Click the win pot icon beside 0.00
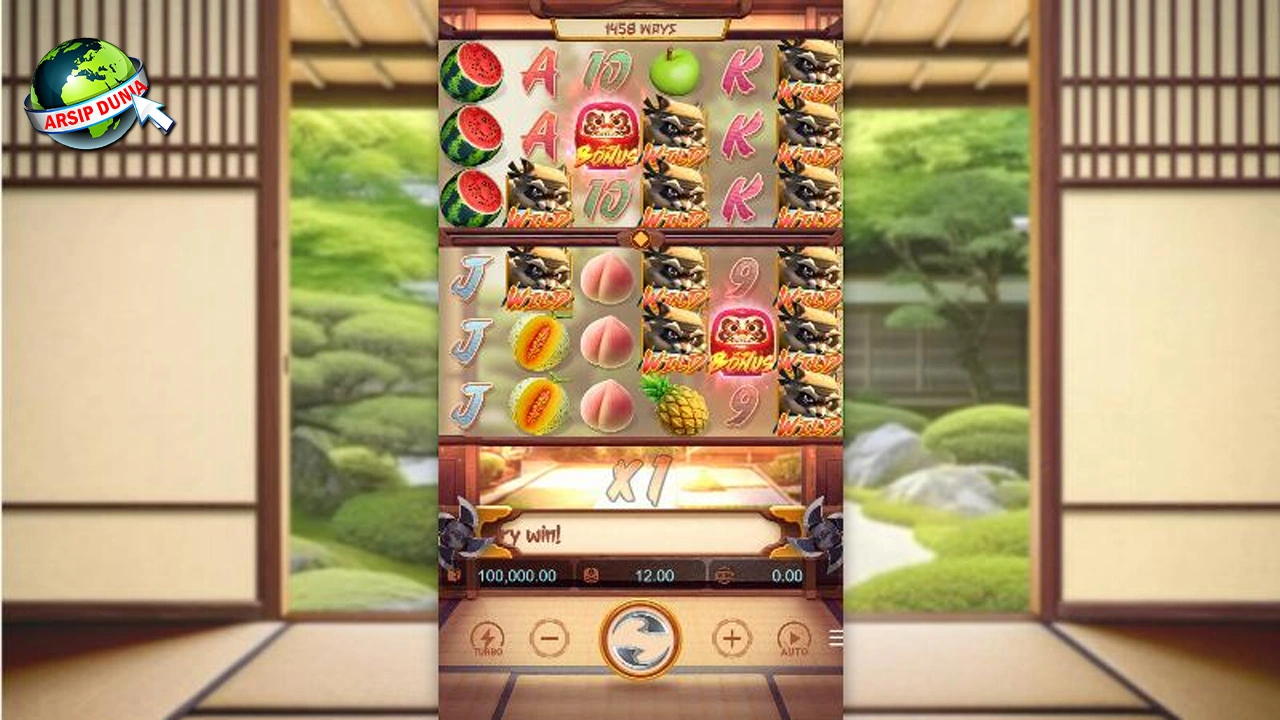 coord(727,575)
